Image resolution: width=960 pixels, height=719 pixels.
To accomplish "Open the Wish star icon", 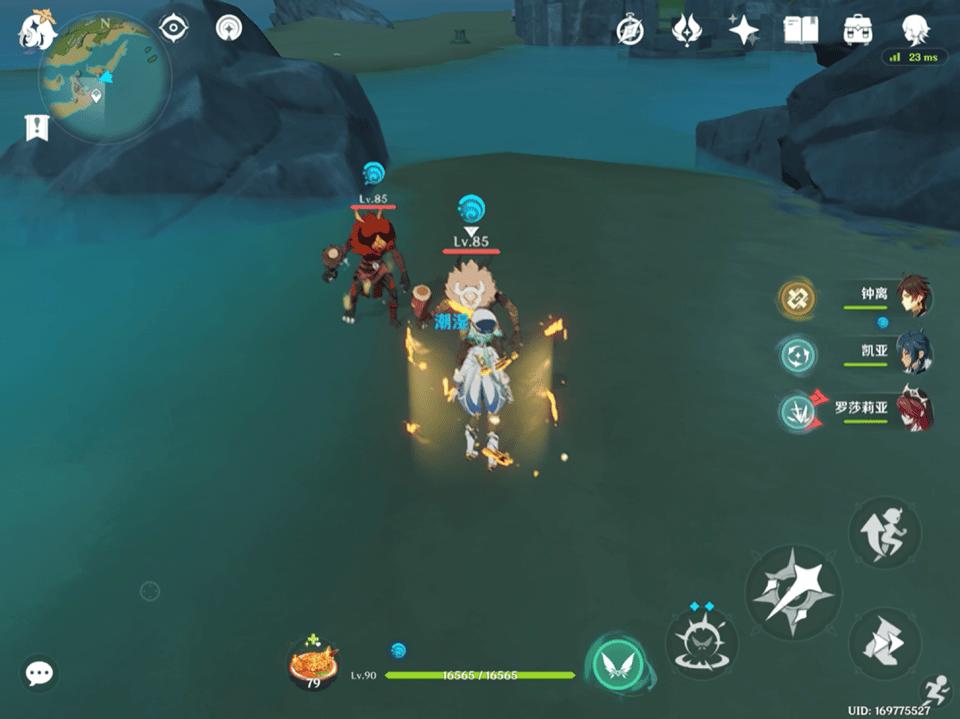I will tap(744, 31).
